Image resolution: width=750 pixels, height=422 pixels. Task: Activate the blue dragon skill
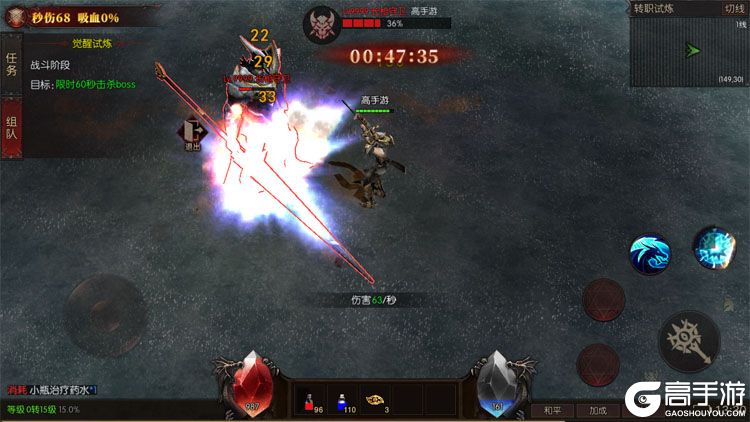(x=649, y=254)
